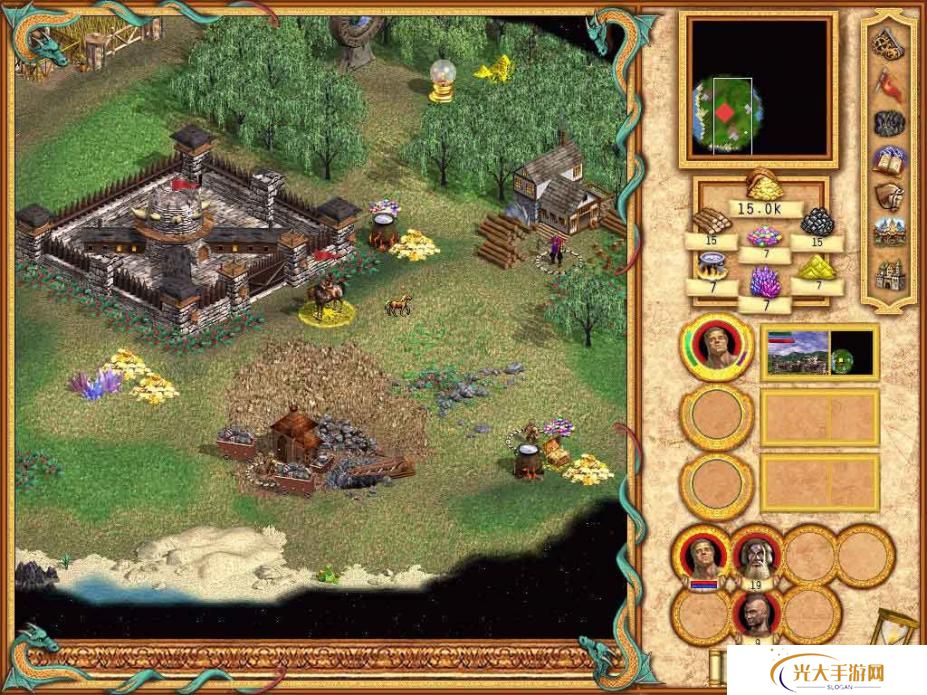Select the hero with the red-blue bar

[x=703, y=555]
